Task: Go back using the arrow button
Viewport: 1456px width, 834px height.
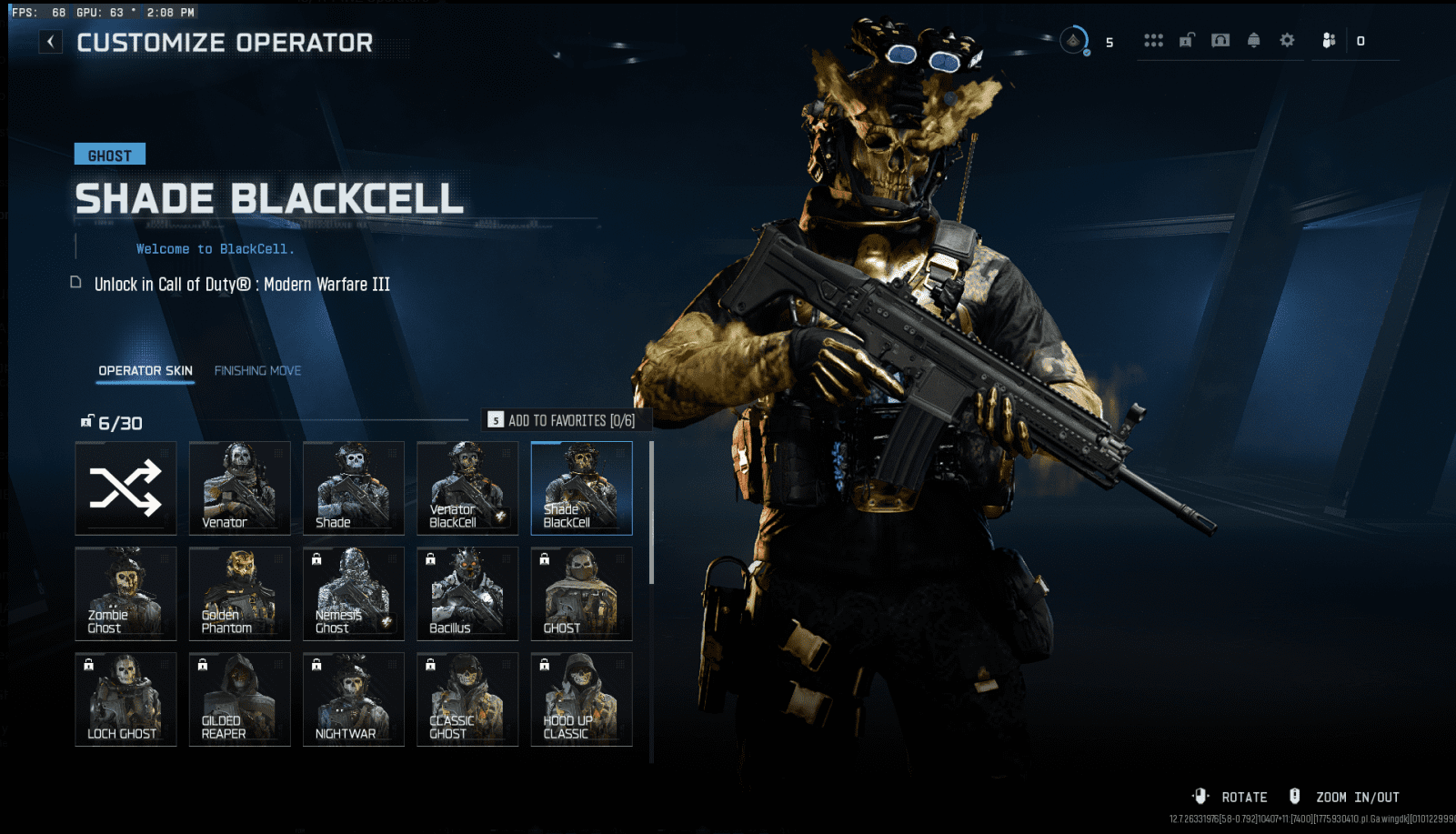Action: [x=51, y=42]
